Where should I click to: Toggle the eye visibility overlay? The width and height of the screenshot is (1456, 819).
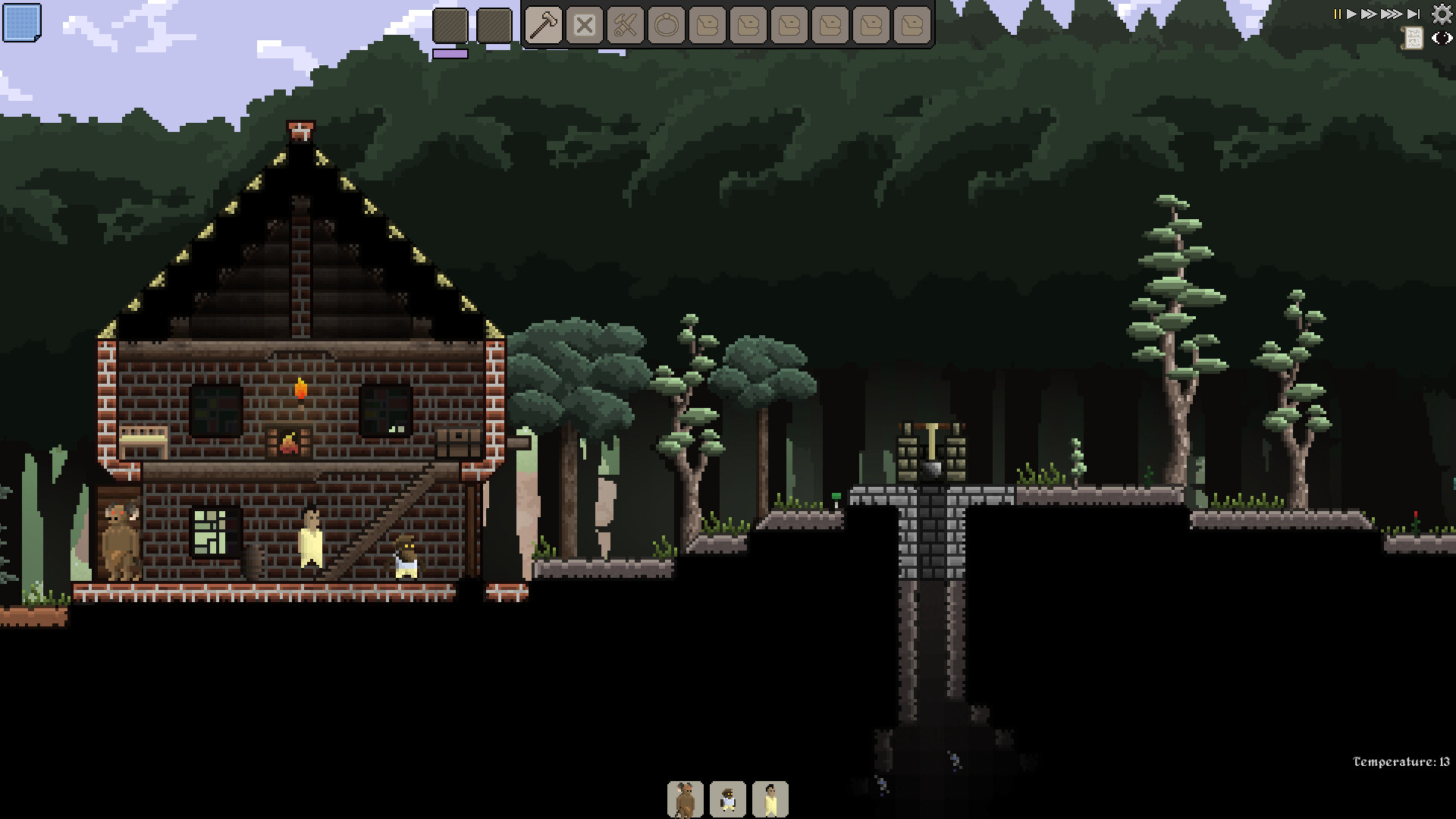click(x=1443, y=38)
